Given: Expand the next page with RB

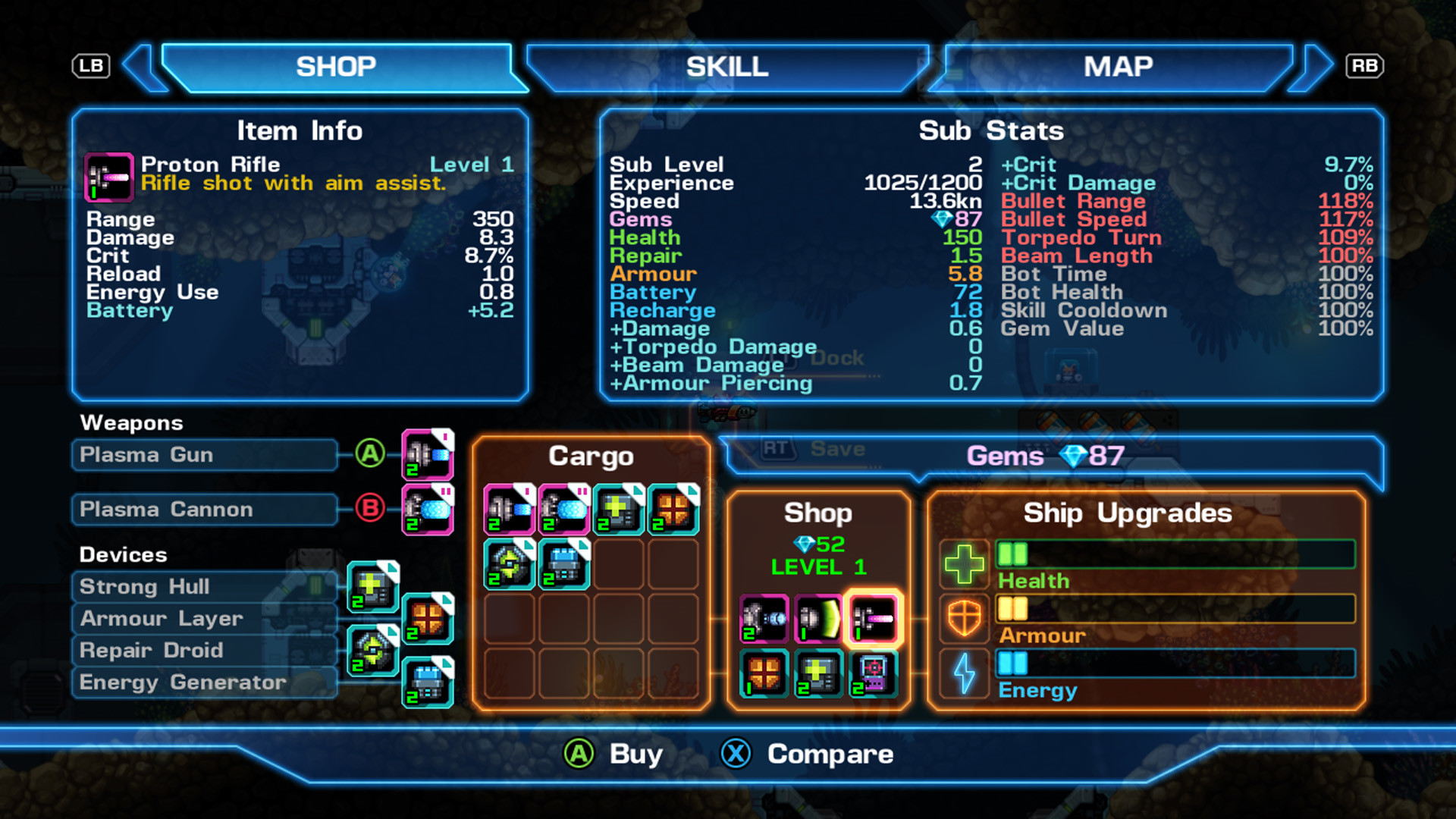Looking at the screenshot, I should pos(1364,66).
